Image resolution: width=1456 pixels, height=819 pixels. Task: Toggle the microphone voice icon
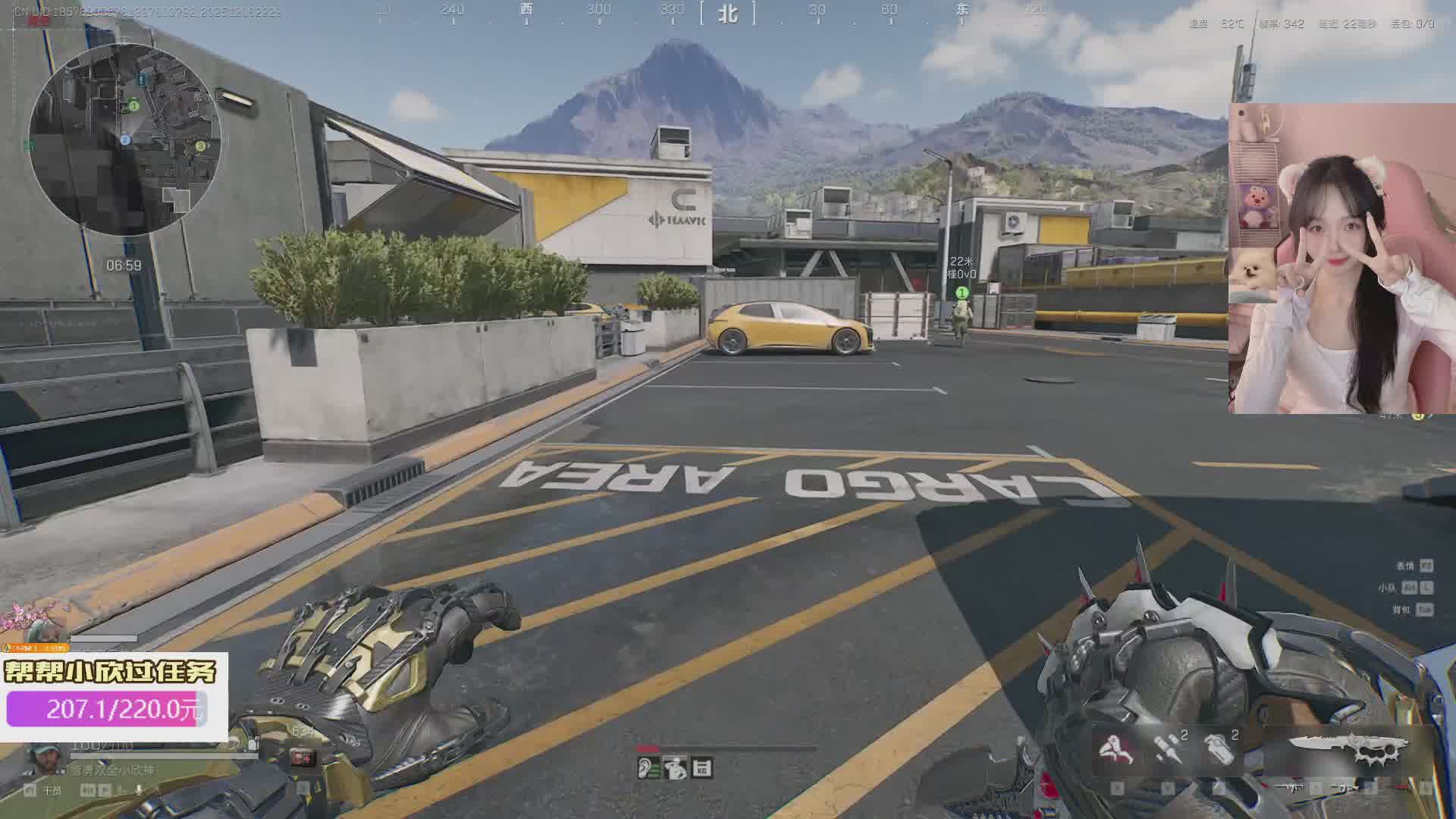pyautogui.click(x=139, y=790)
